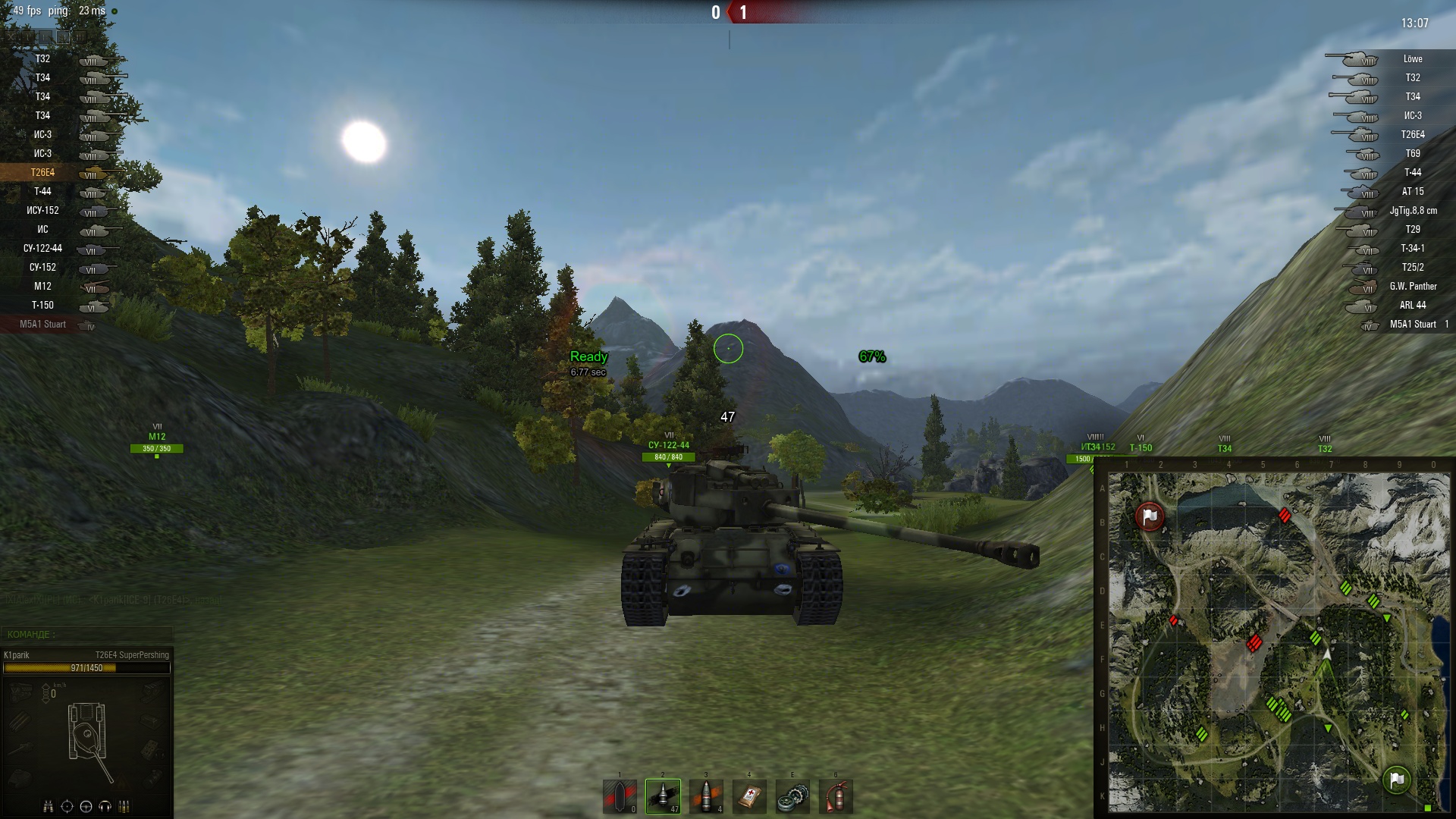The height and width of the screenshot is (819, 1456).
Task: Select destroyed M5A1 Stuart in allied list
Action: click(x=43, y=325)
